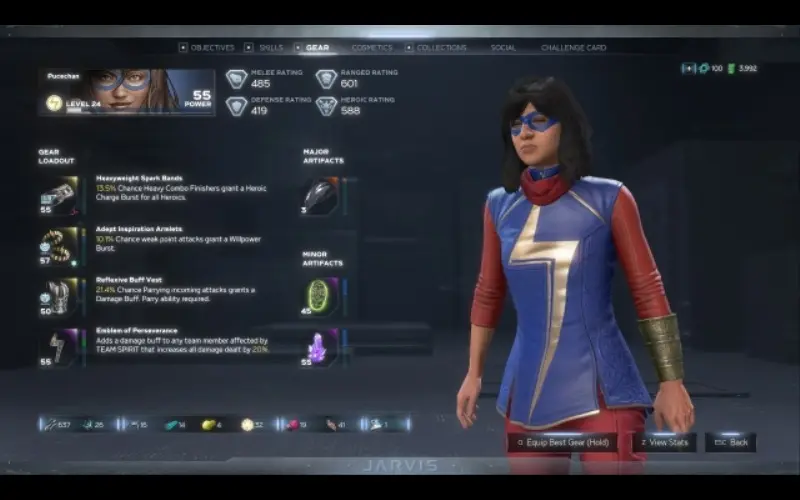Select the purple crystal minor artifact
The height and width of the screenshot is (500, 800).
(x=320, y=347)
